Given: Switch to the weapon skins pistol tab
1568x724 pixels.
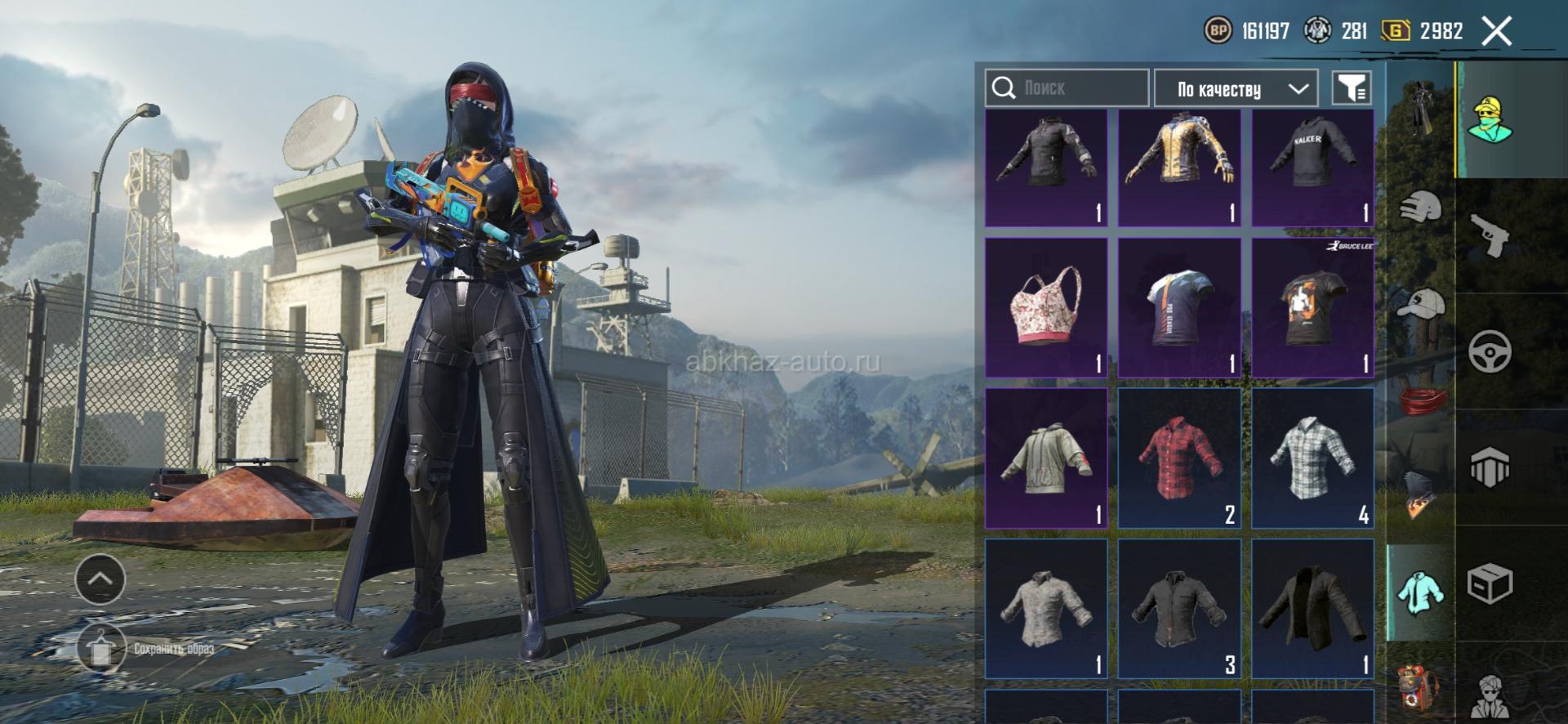Looking at the screenshot, I should click(1490, 236).
